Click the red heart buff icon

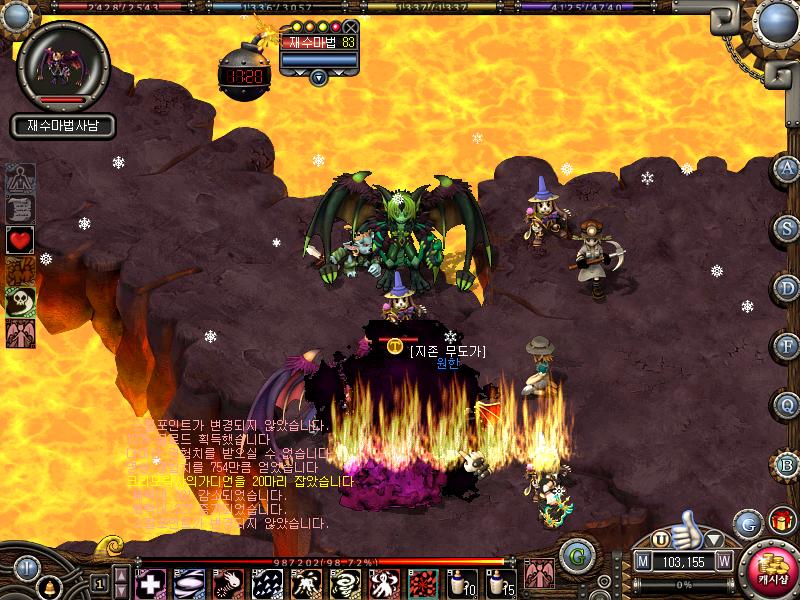coord(20,240)
